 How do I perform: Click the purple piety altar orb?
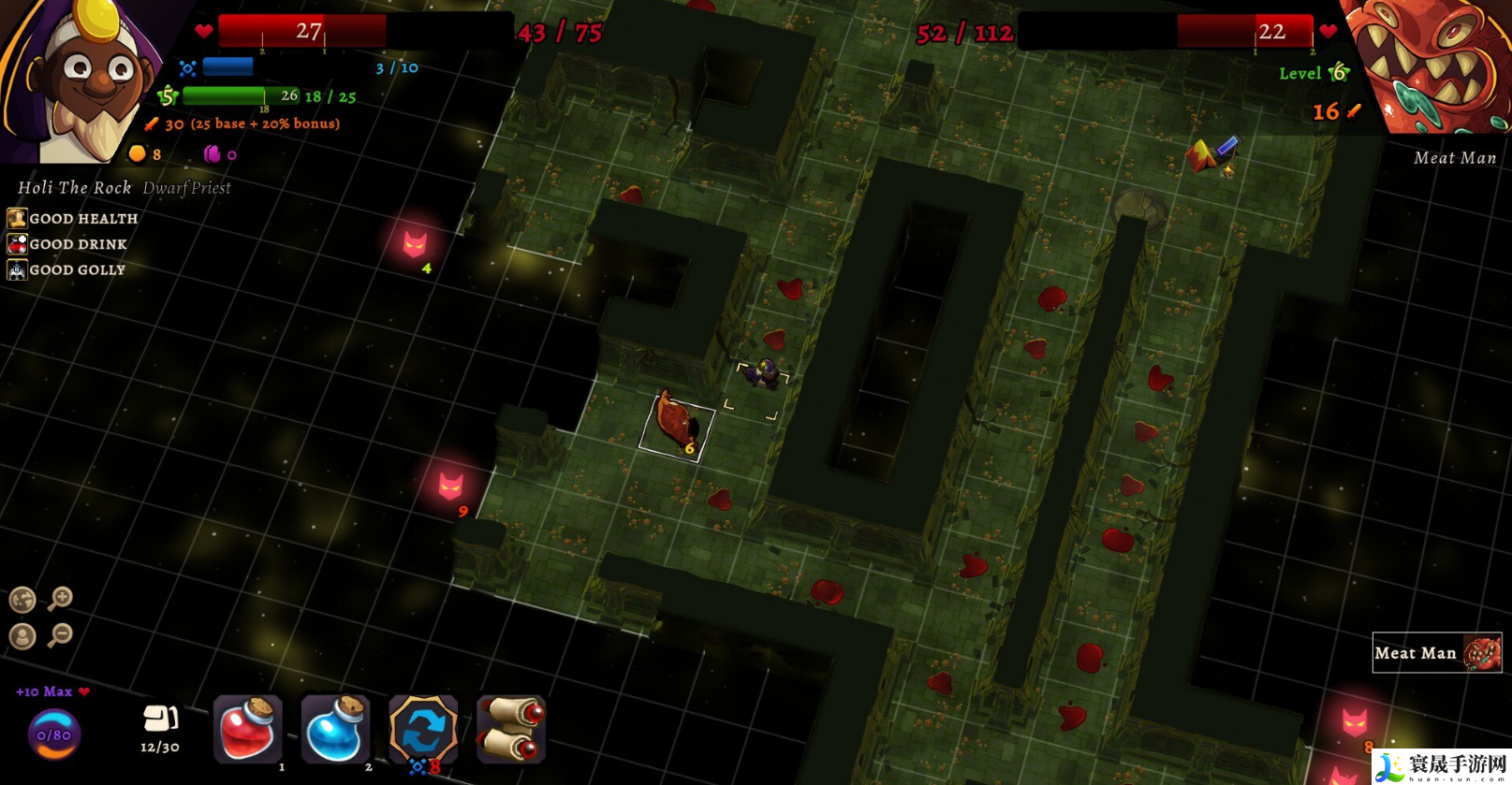tap(54, 734)
